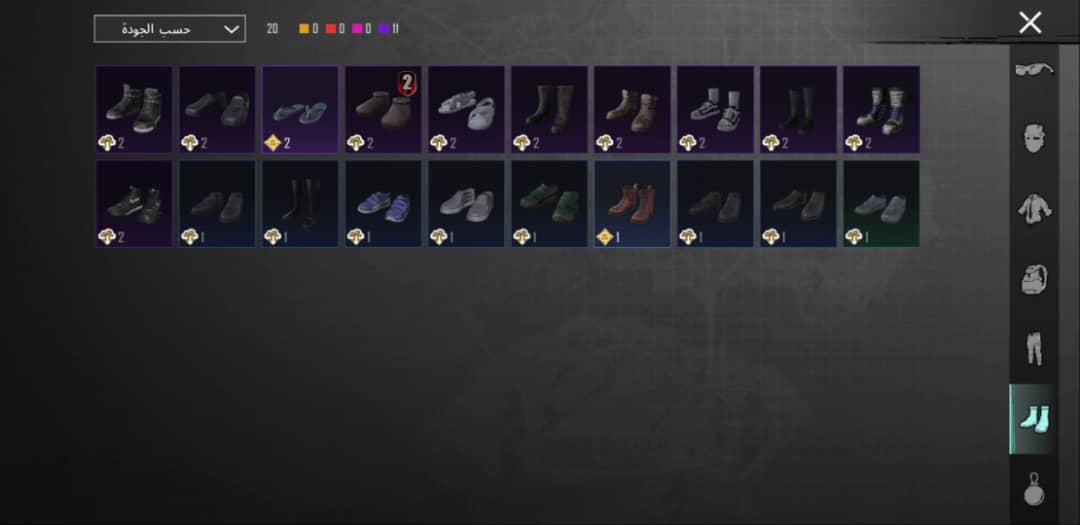Select the blue flip-flops item

300,109
